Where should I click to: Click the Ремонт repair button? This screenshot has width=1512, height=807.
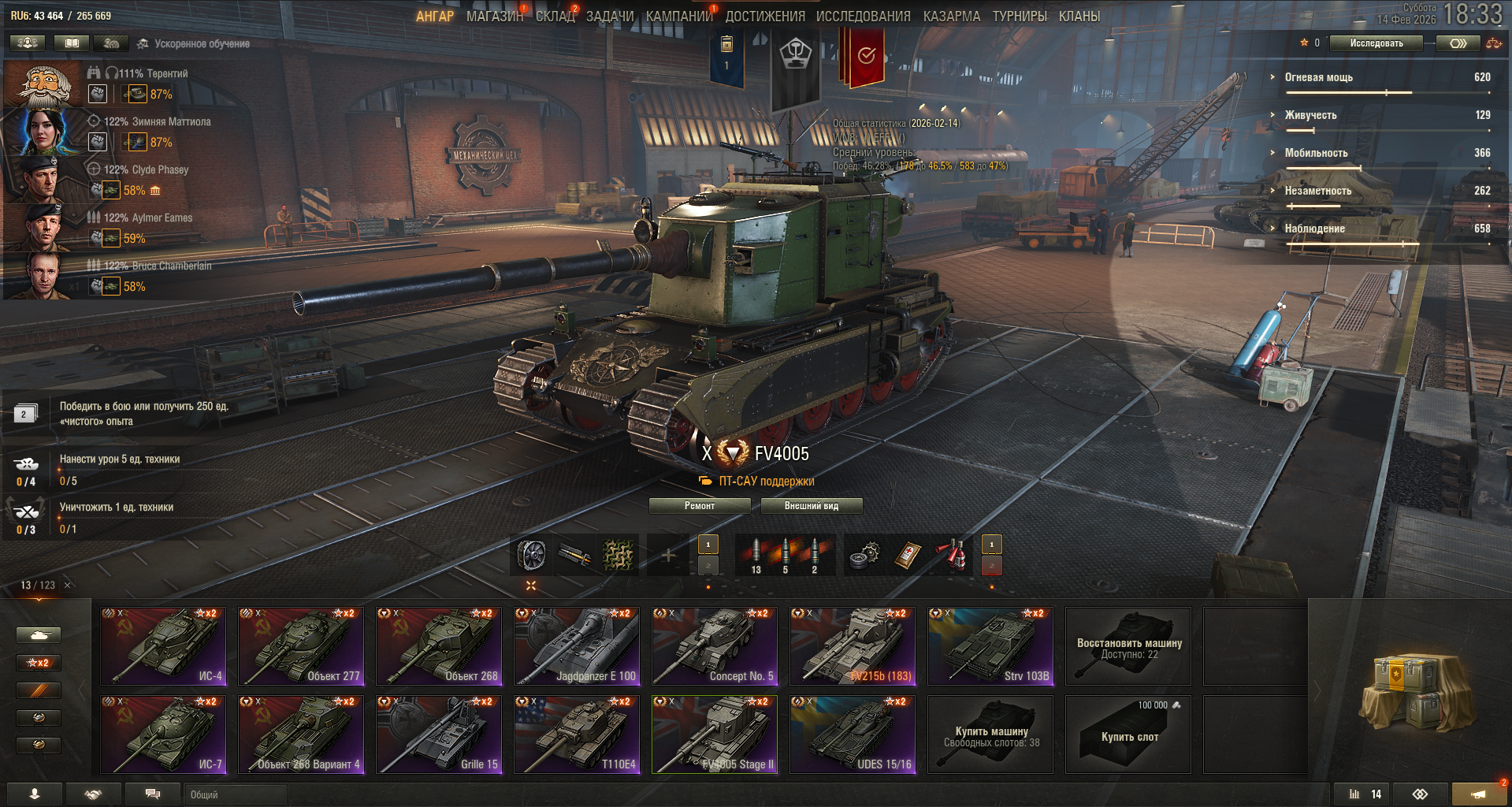tap(699, 506)
